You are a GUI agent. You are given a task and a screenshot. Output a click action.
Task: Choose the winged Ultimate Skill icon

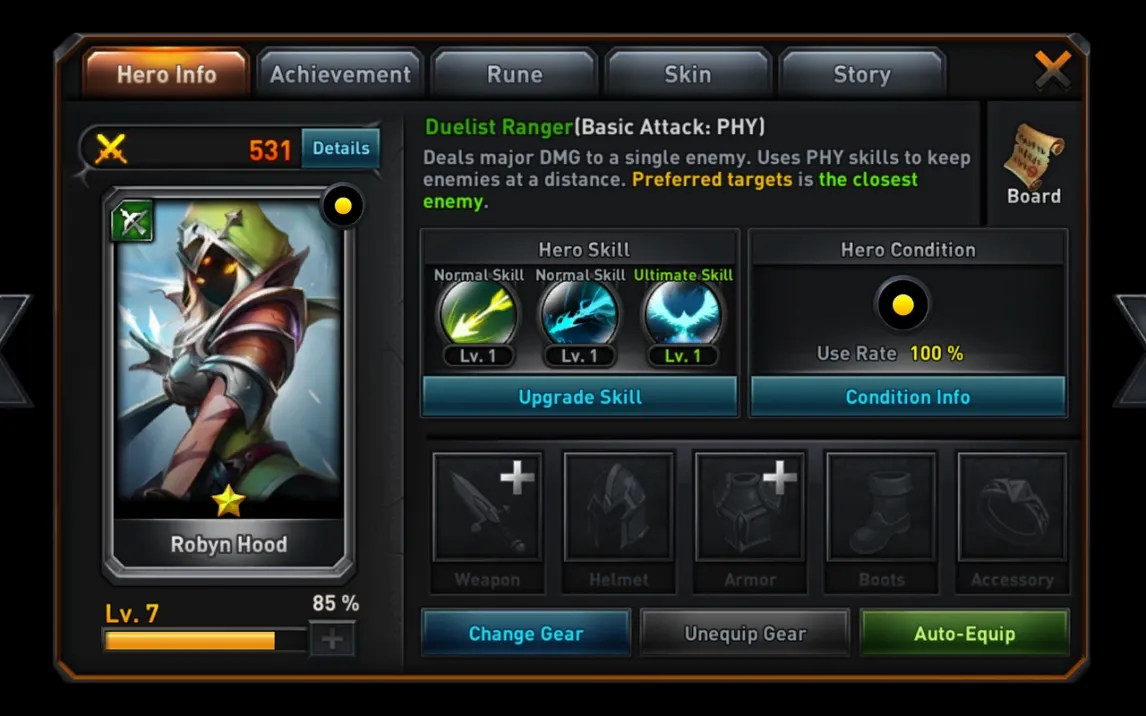pos(683,314)
